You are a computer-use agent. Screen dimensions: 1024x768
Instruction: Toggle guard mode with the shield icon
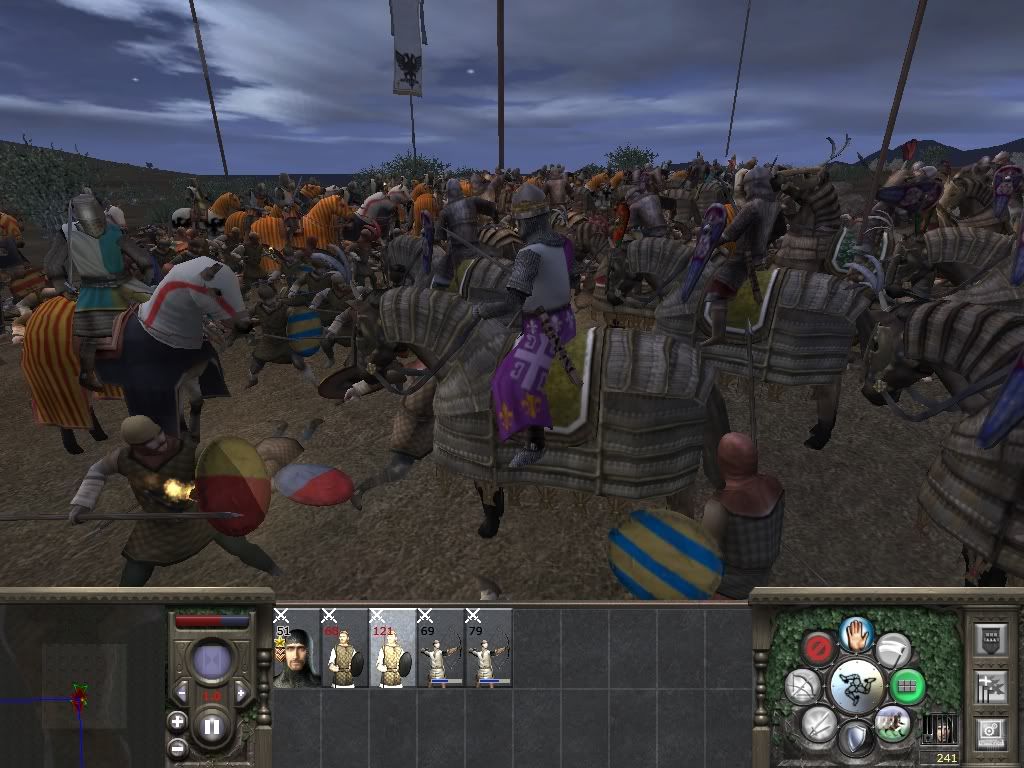pos(856,739)
